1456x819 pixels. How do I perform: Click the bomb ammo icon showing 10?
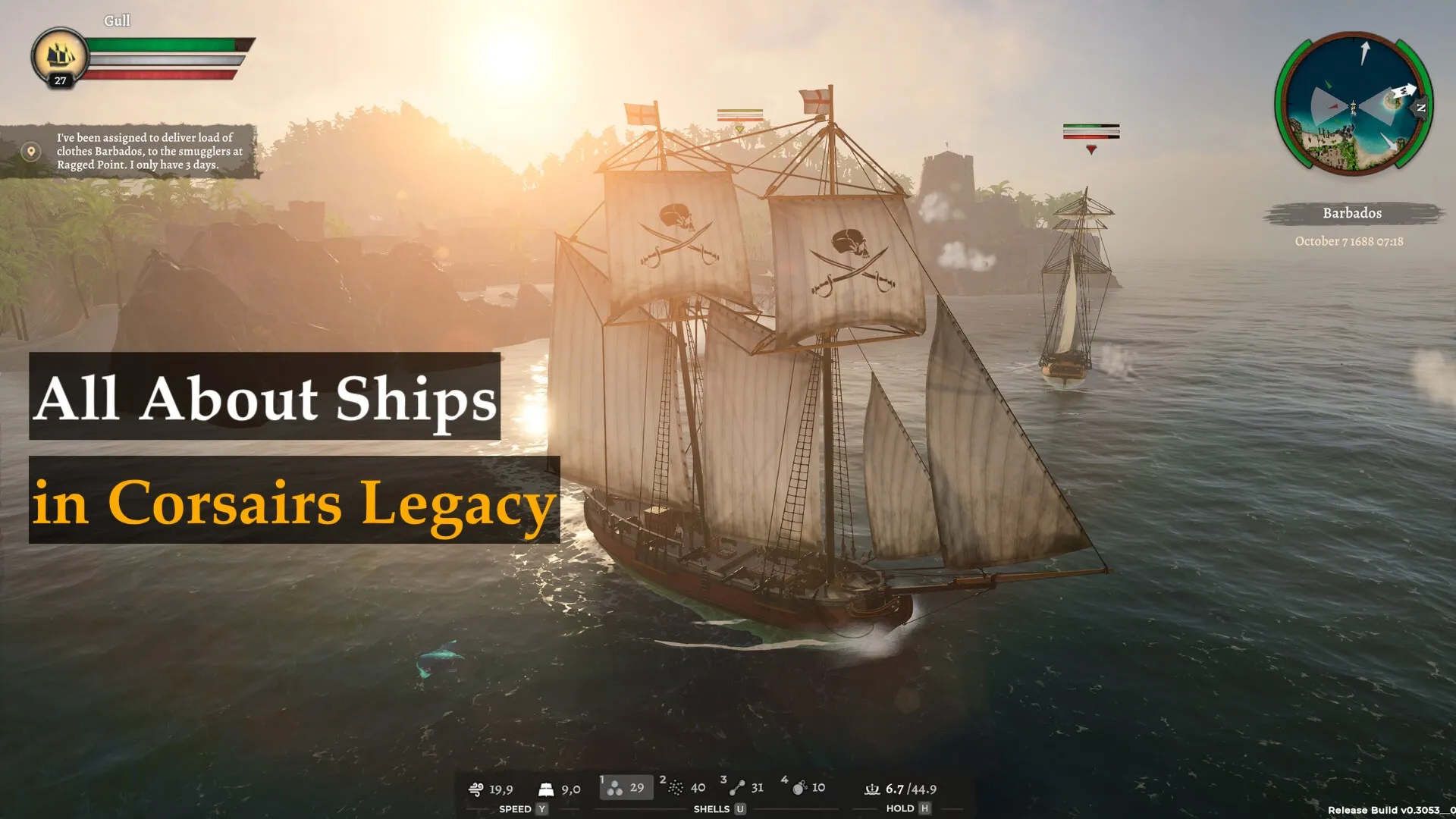pos(801,788)
